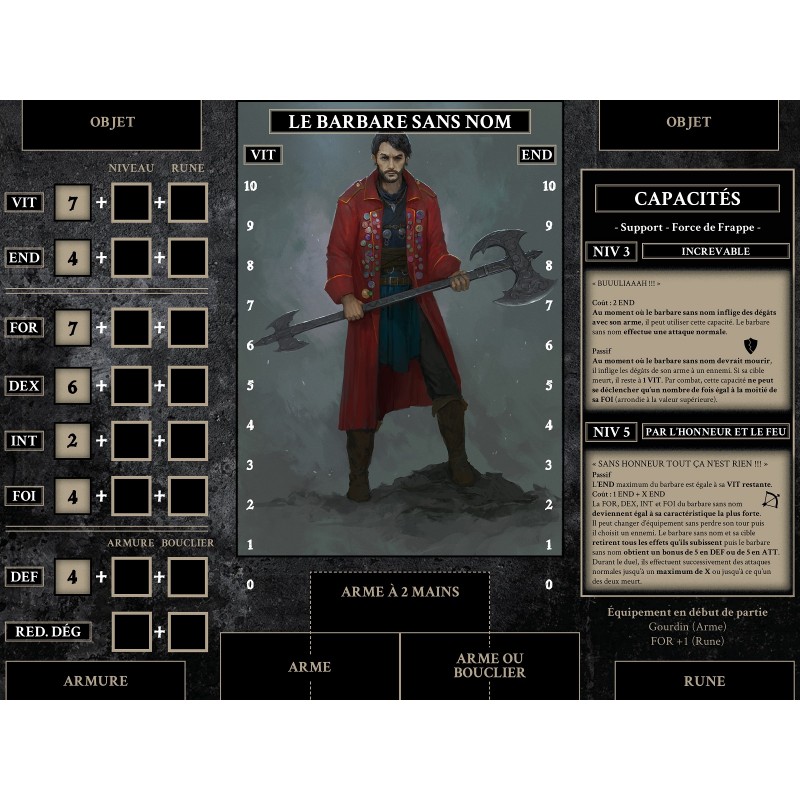Click the DEF stat label
Screen dimensions: 800x800
24,576
